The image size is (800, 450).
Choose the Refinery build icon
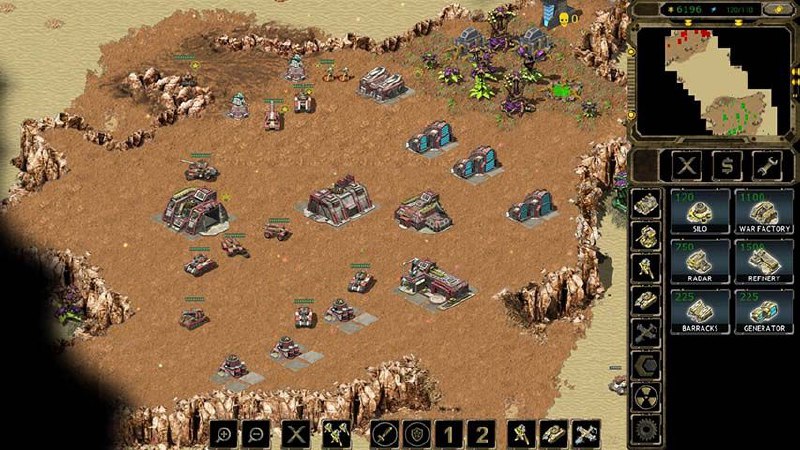[764, 262]
